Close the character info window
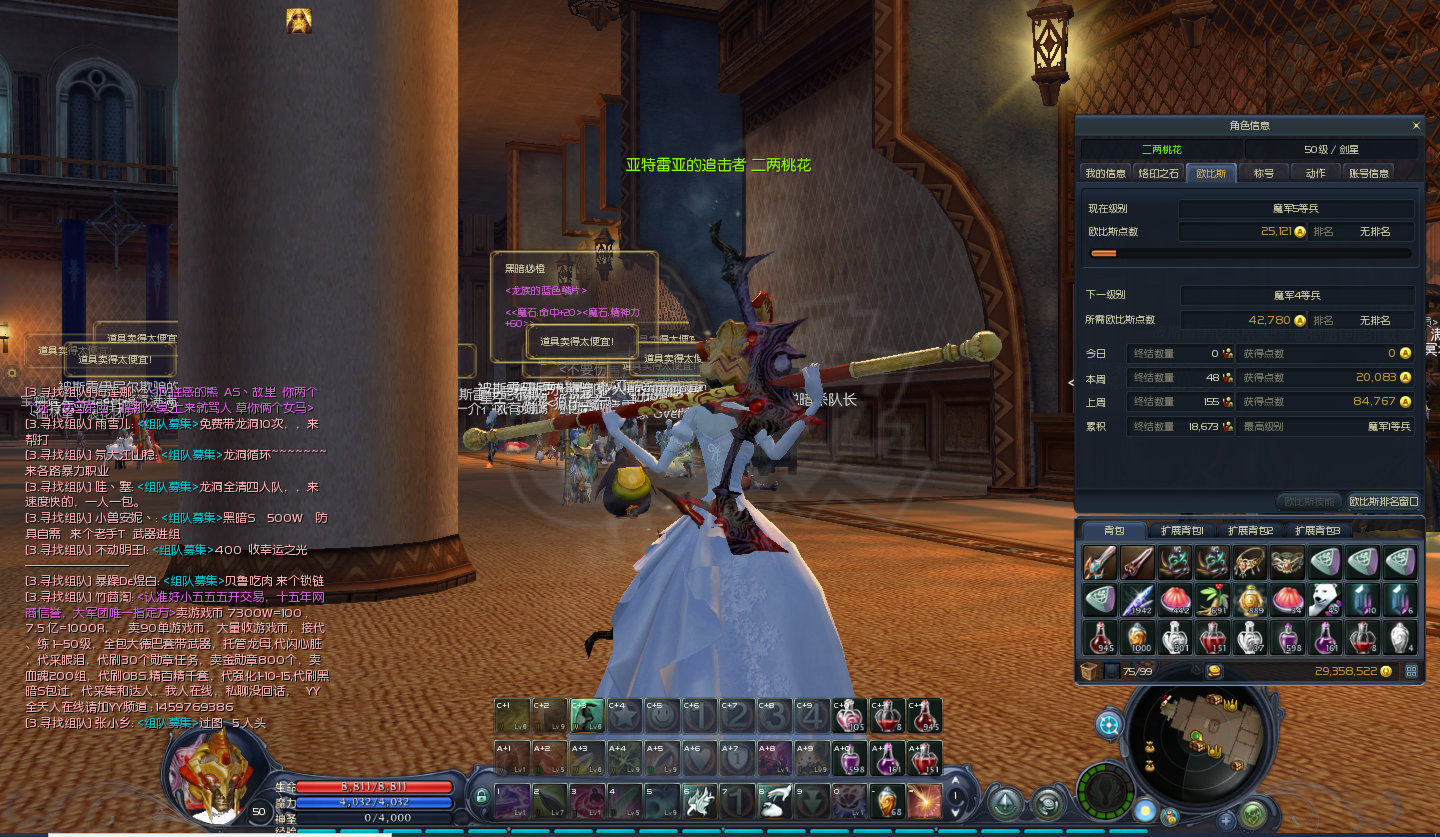 pyautogui.click(x=1416, y=126)
